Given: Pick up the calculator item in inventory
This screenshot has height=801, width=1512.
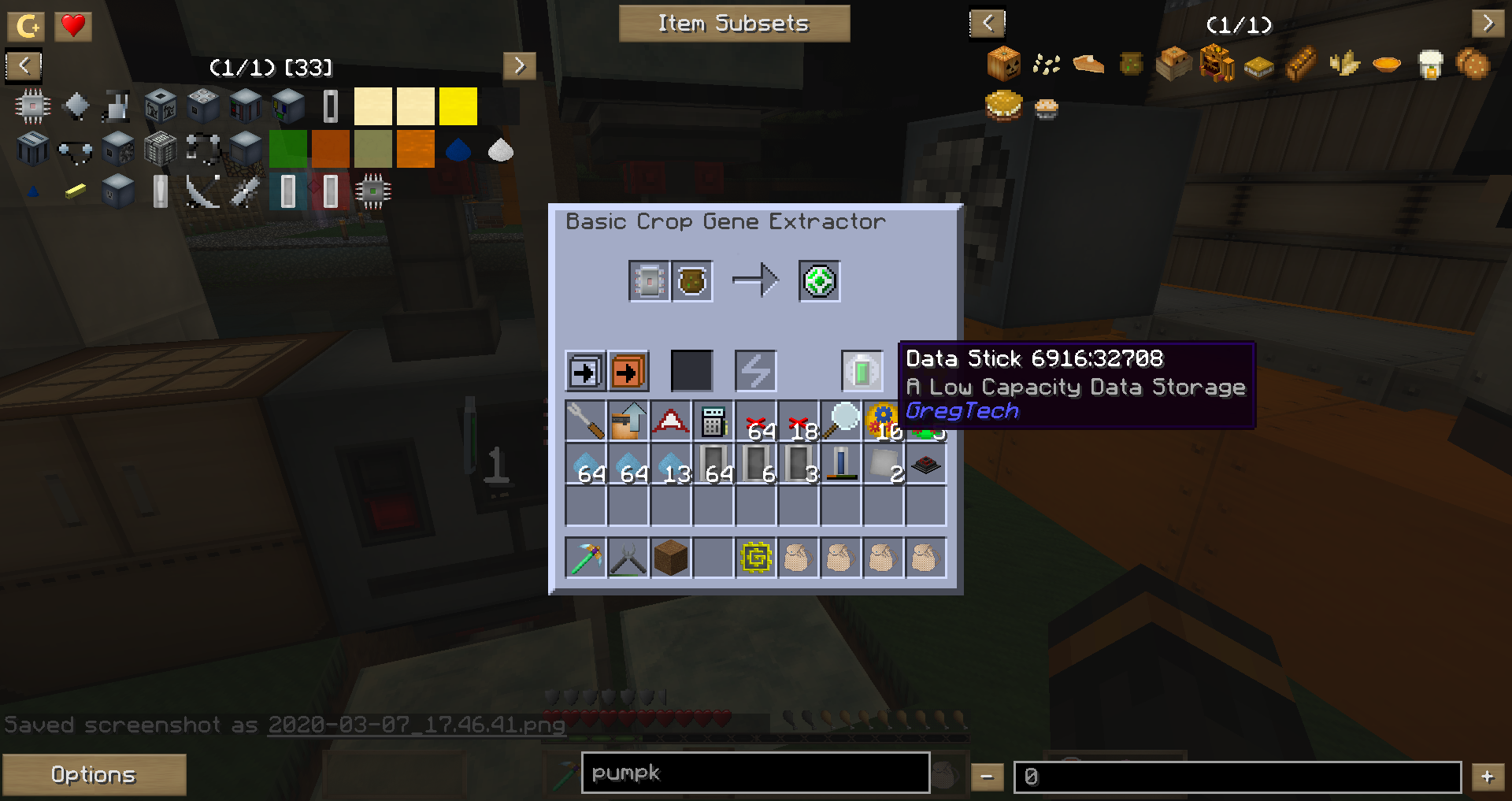Looking at the screenshot, I should click(x=713, y=421).
